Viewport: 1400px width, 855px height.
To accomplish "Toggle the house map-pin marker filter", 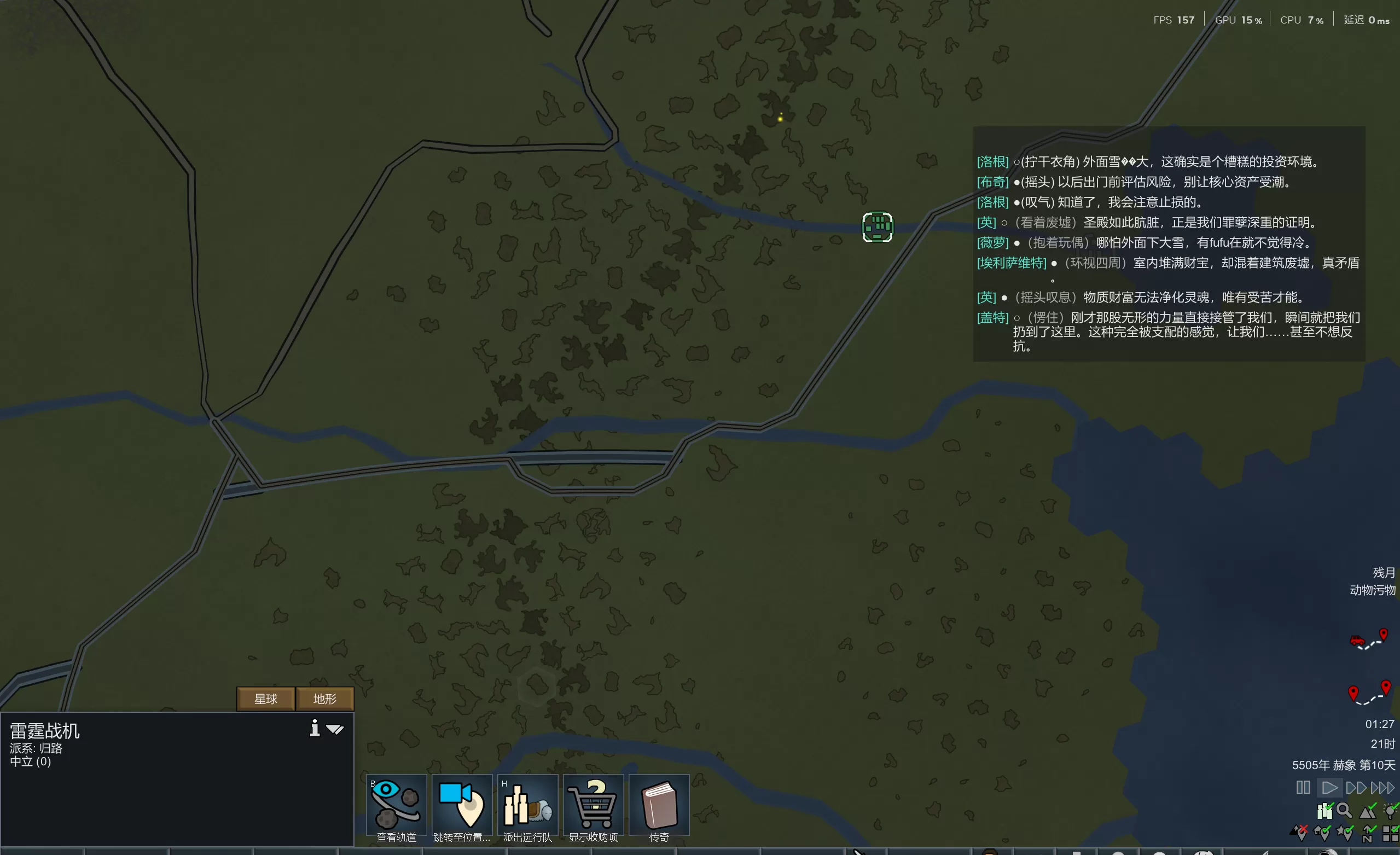I will [1322, 834].
